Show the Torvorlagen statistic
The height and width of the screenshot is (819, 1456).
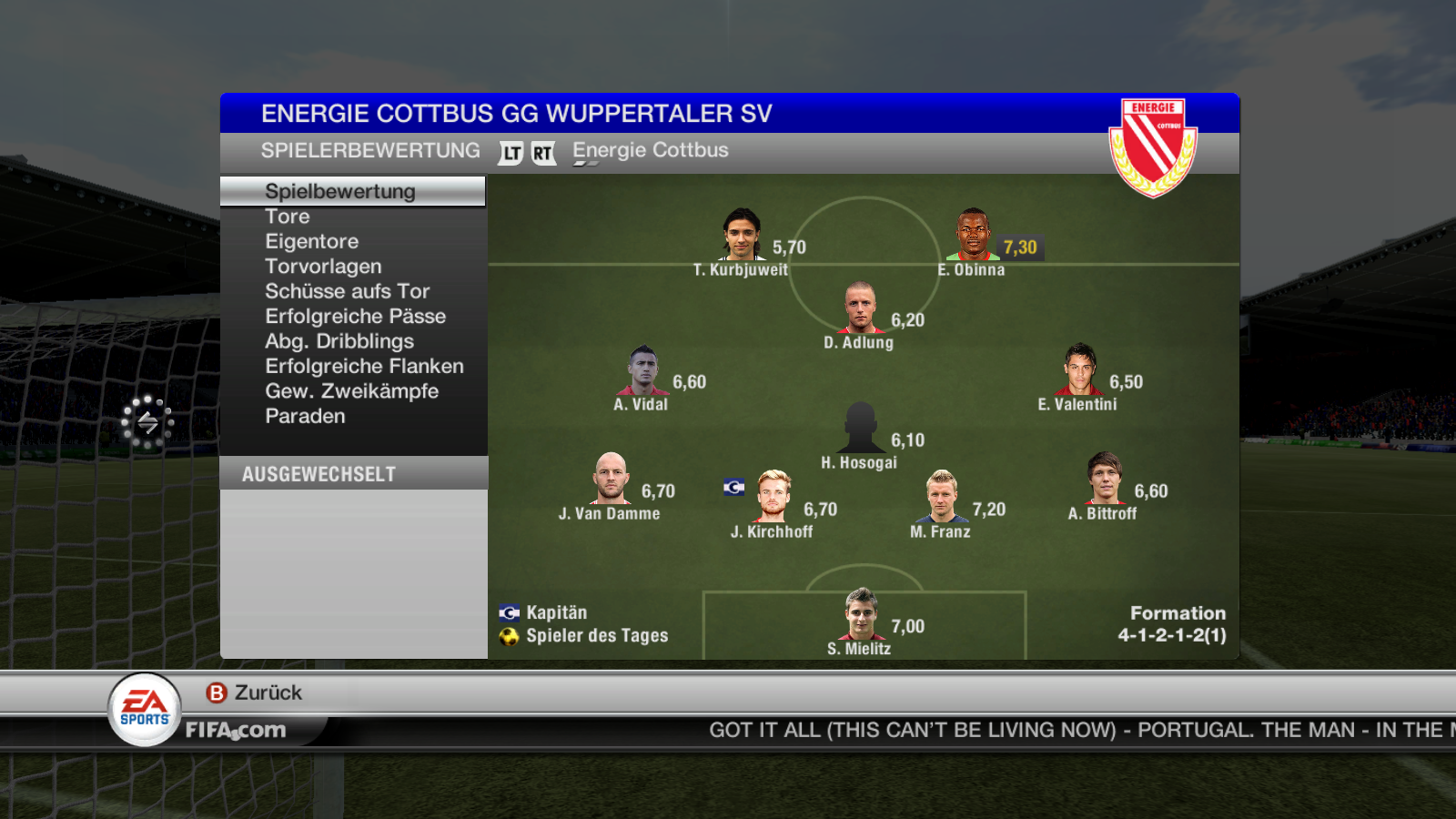323,267
